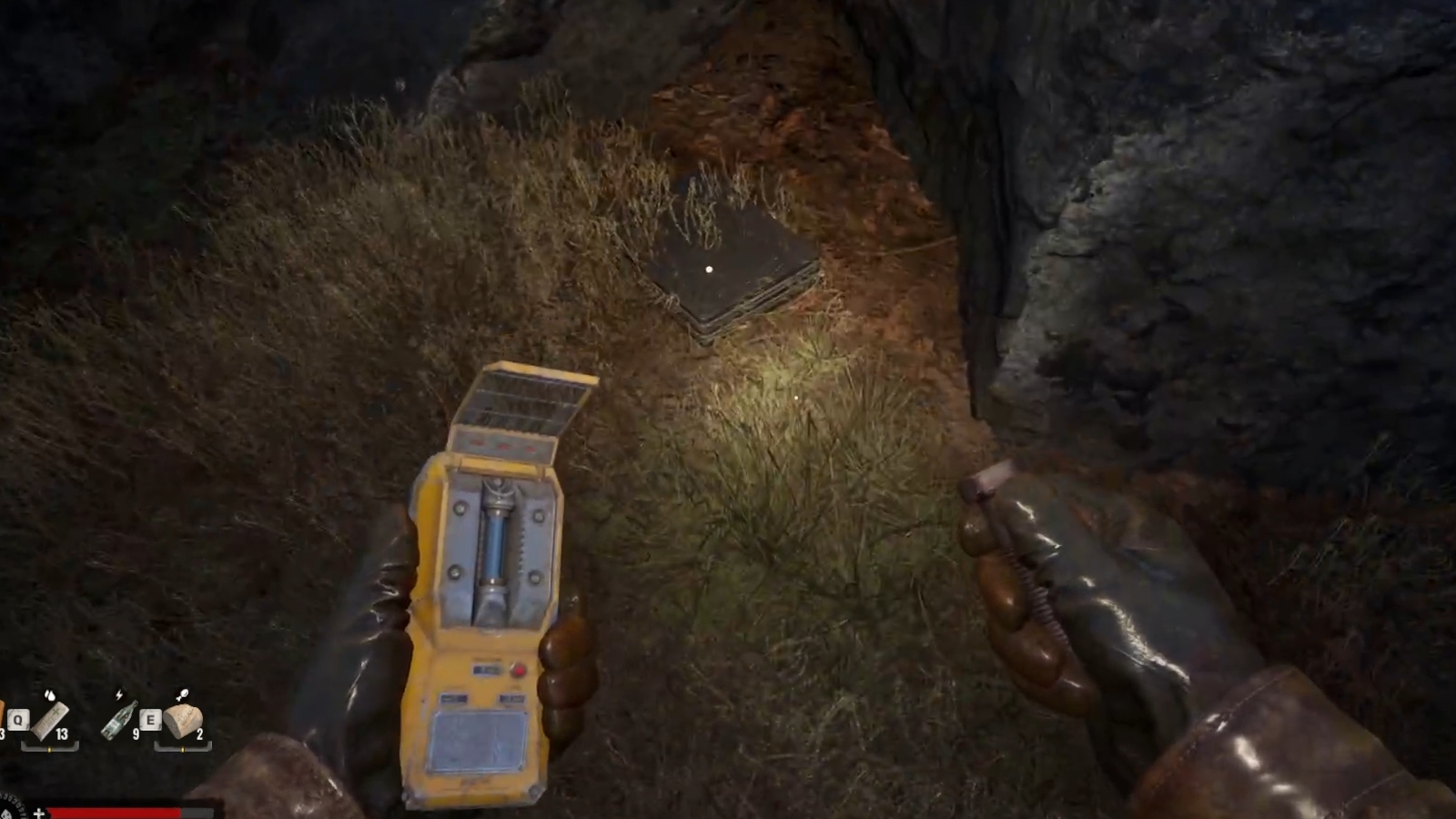Click the Q keybind label on the bandage slot
1456x819 pixels.
point(18,720)
